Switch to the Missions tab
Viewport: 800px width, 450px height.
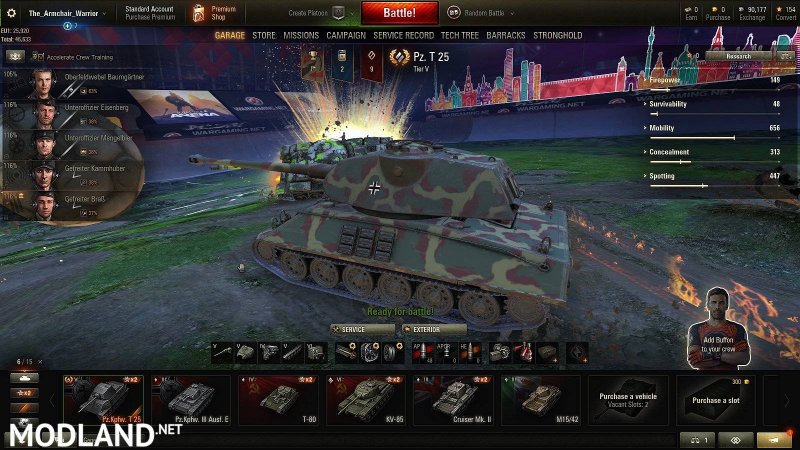[301, 35]
